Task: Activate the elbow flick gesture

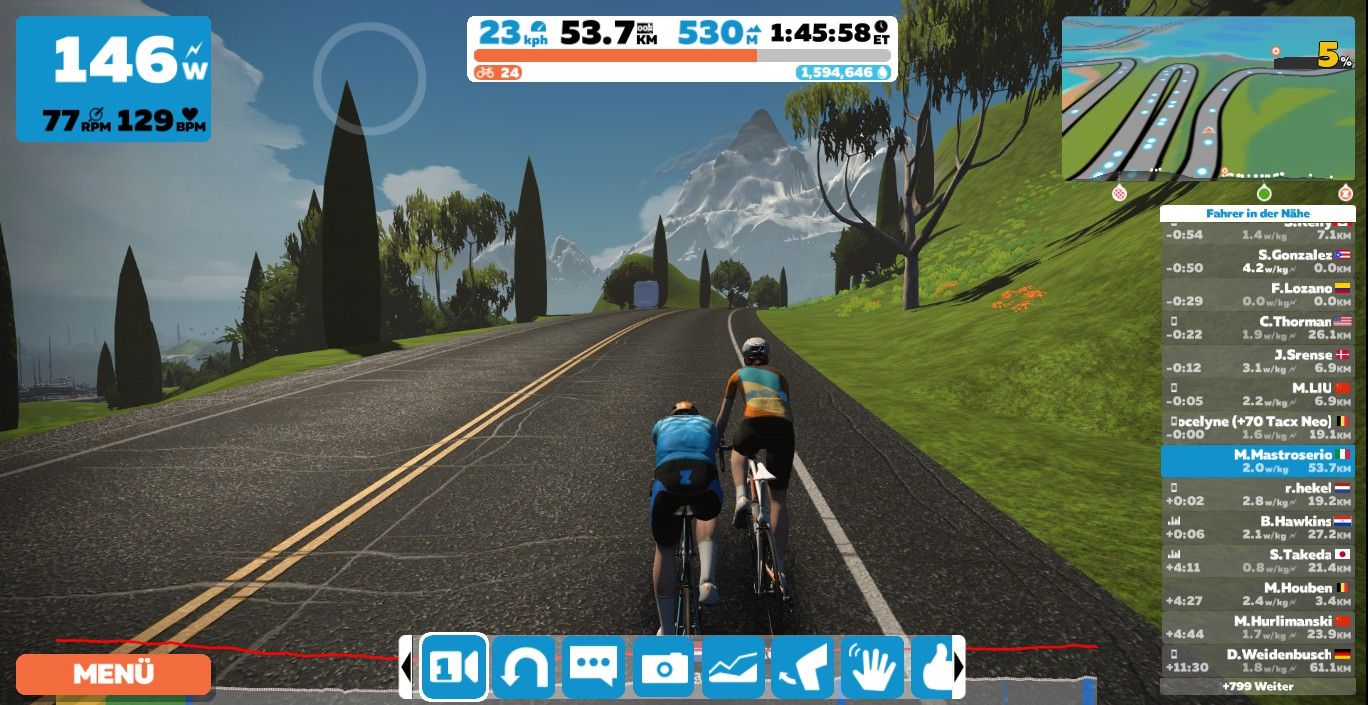Action: (x=802, y=667)
